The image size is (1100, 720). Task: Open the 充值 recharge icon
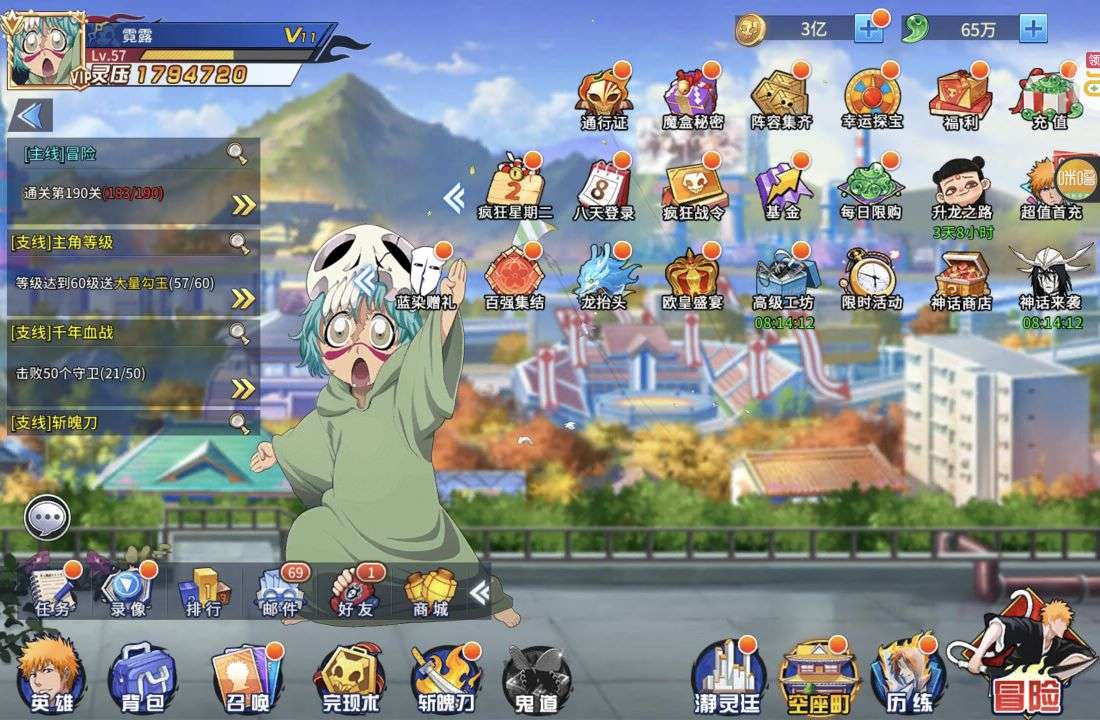(1048, 100)
